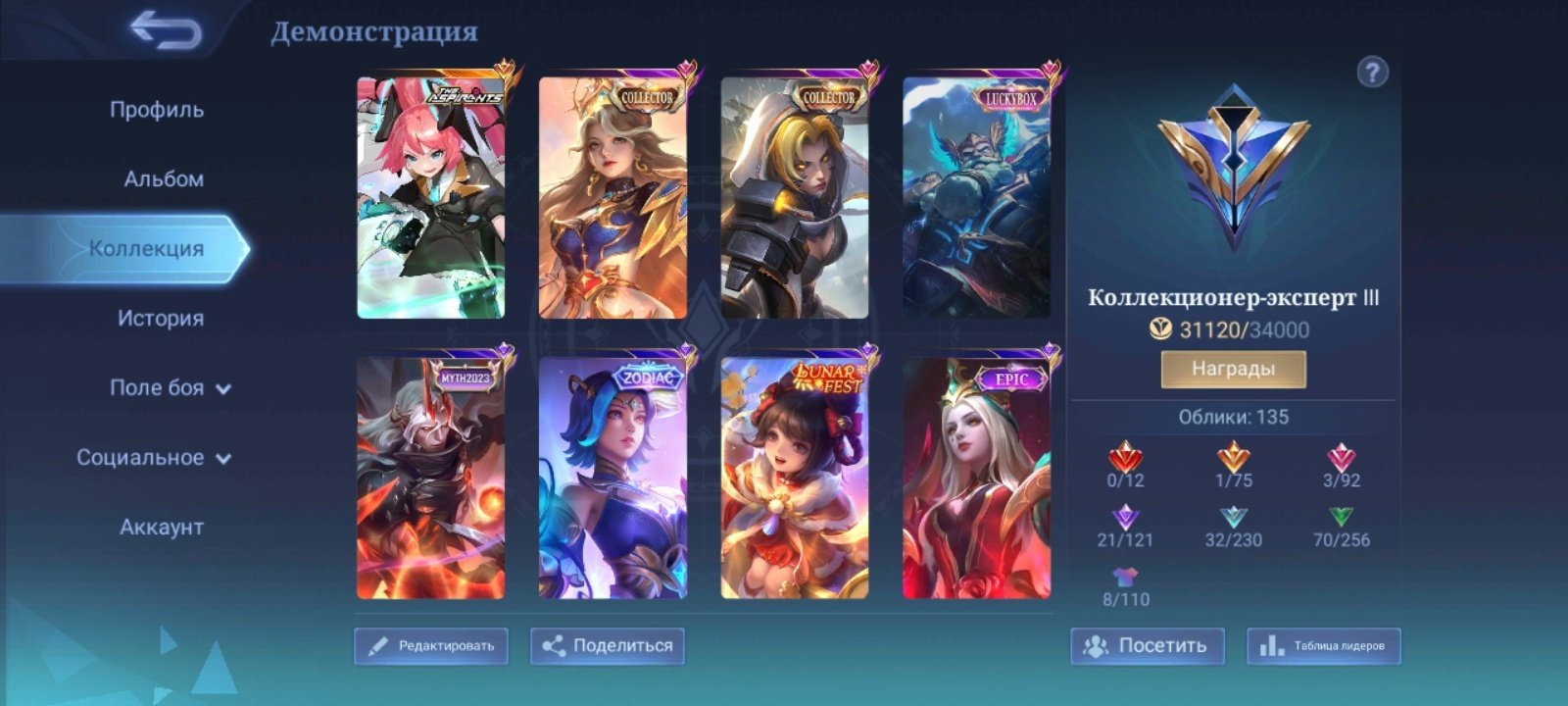Select The Aspirants skin card
This screenshot has width=1568, height=706.
tap(431, 198)
